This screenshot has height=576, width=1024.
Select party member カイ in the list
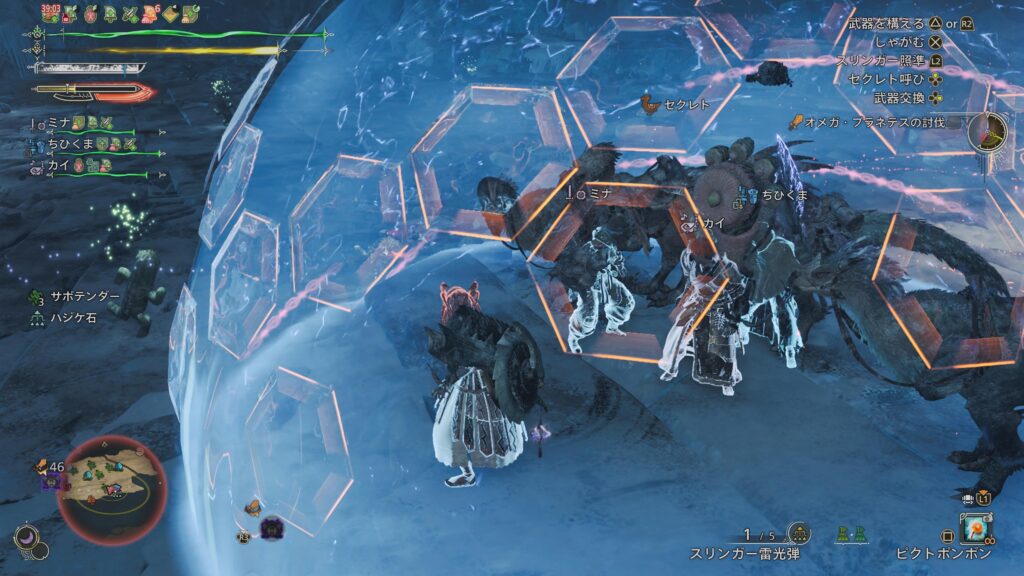pyautogui.click(x=56, y=165)
